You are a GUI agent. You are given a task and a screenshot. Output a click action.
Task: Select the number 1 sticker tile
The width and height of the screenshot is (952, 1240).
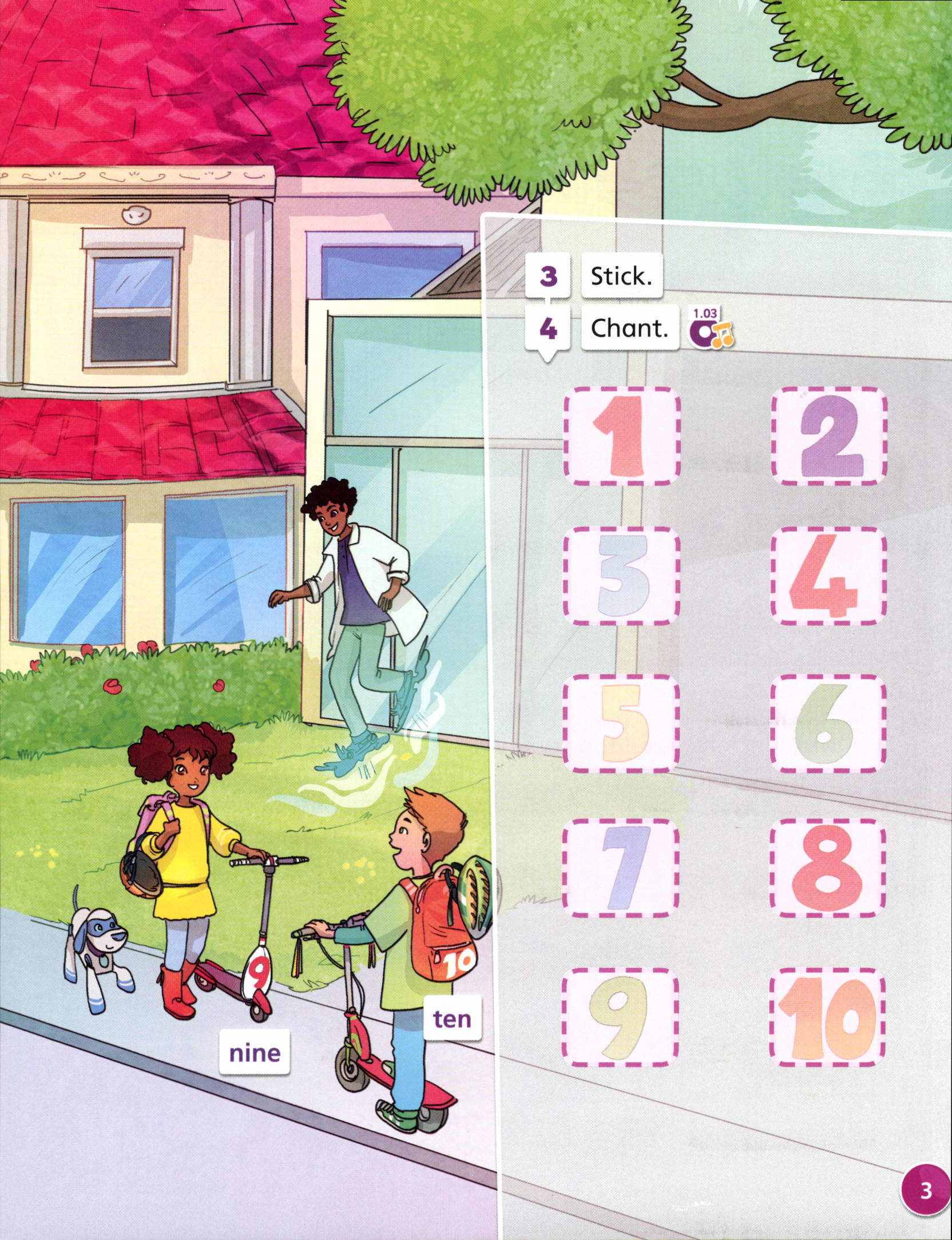click(x=622, y=436)
